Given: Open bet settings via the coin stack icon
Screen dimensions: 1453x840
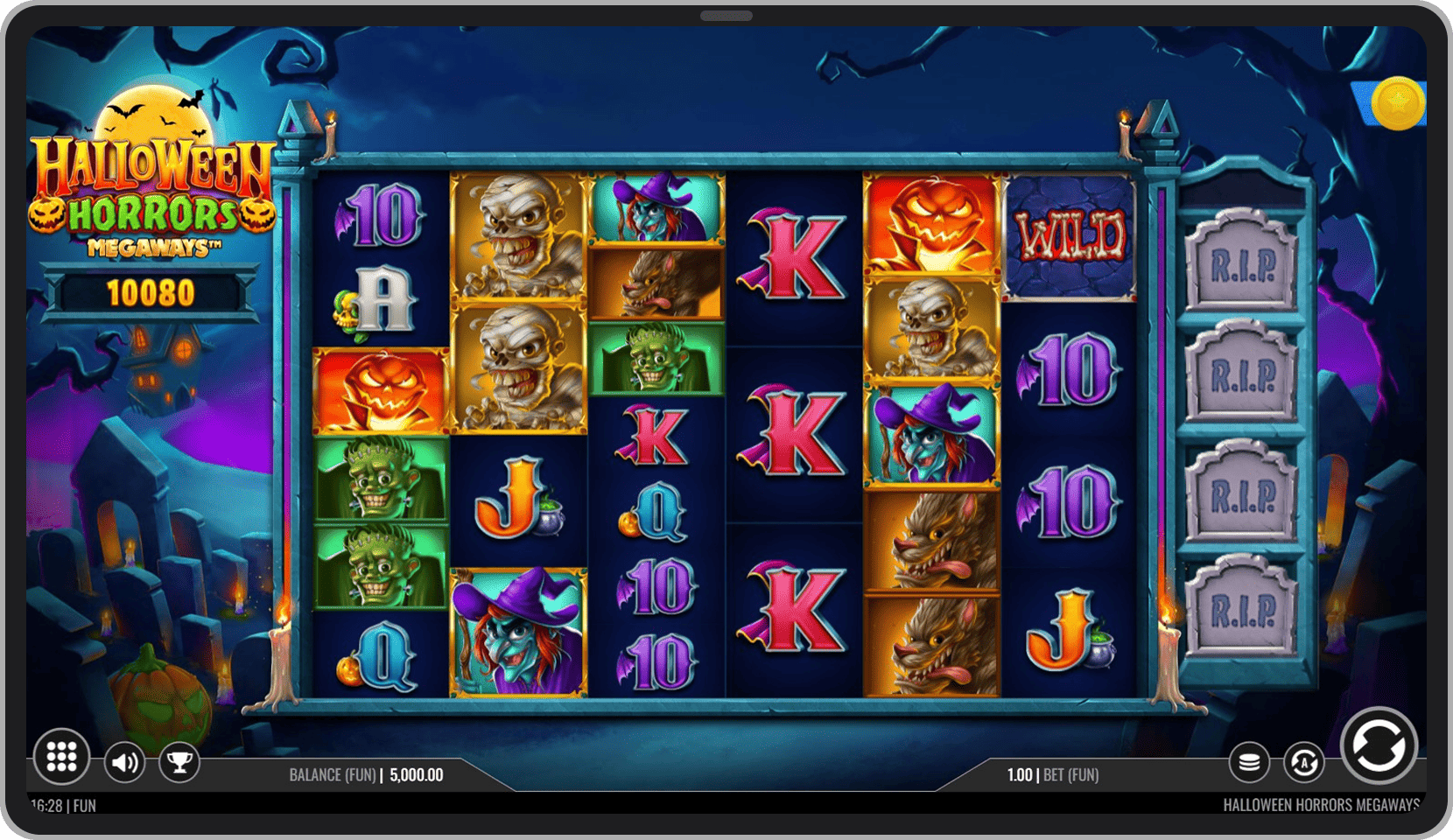Looking at the screenshot, I should (x=1249, y=761).
